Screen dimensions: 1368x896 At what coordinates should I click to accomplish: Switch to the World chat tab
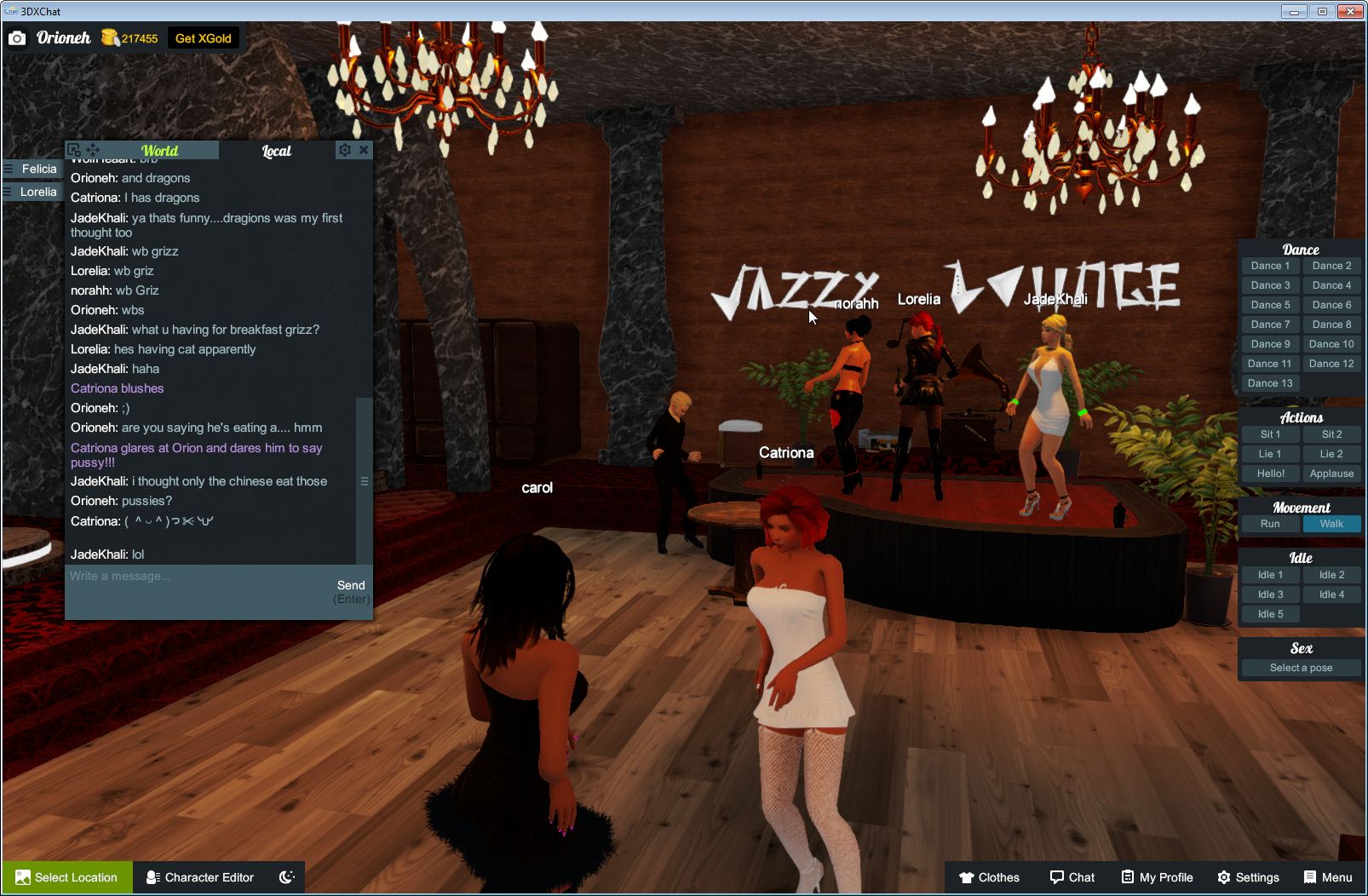click(x=159, y=150)
